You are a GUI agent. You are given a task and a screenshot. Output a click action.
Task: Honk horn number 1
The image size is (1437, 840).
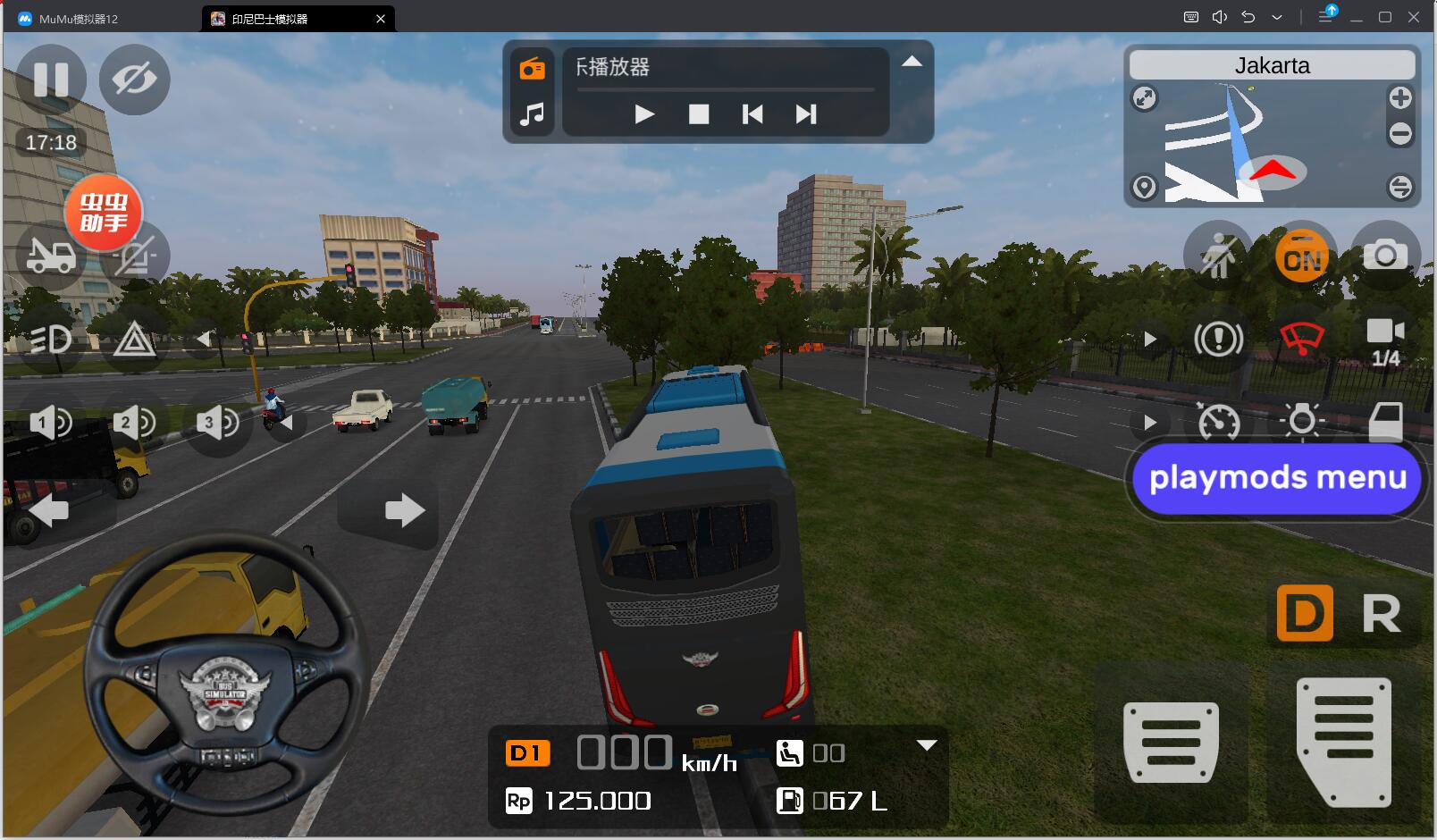pyautogui.click(x=51, y=422)
